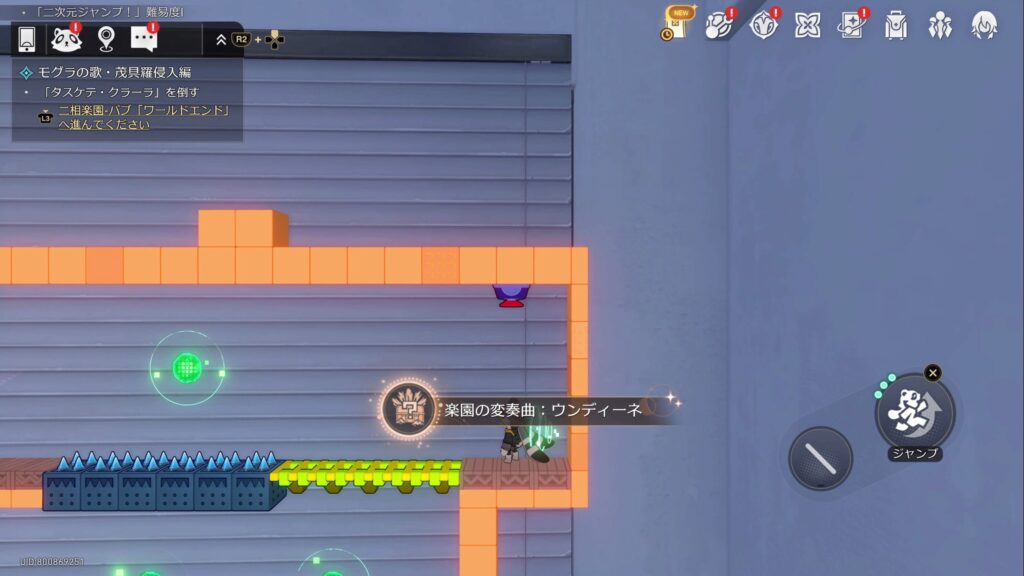Tap the round diagonal-slash action button
The width and height of the screenshot is (1024, 576).
point(820,459)
